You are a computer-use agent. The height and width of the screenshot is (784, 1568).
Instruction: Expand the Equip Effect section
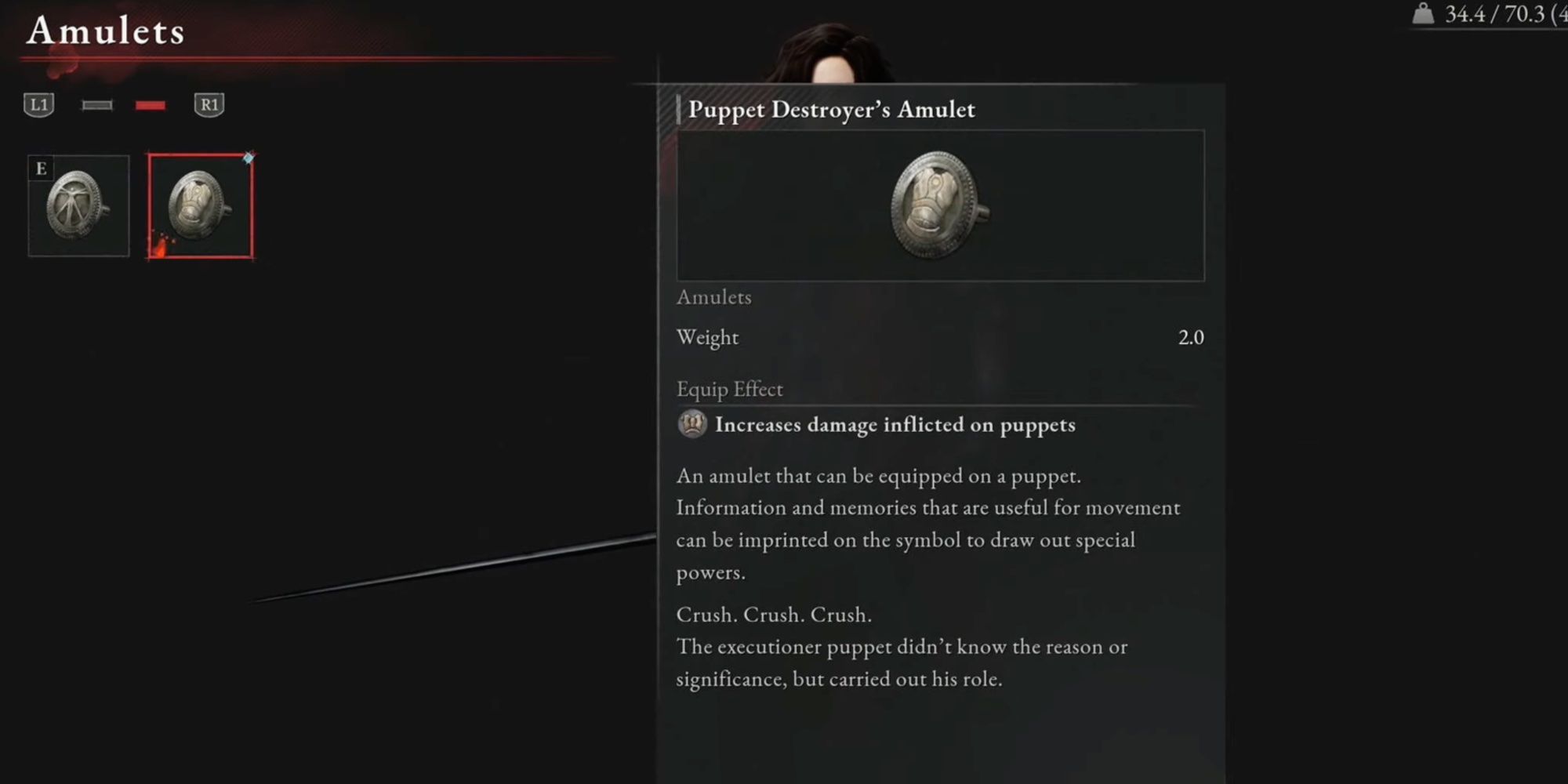click(x=730, y=389)
